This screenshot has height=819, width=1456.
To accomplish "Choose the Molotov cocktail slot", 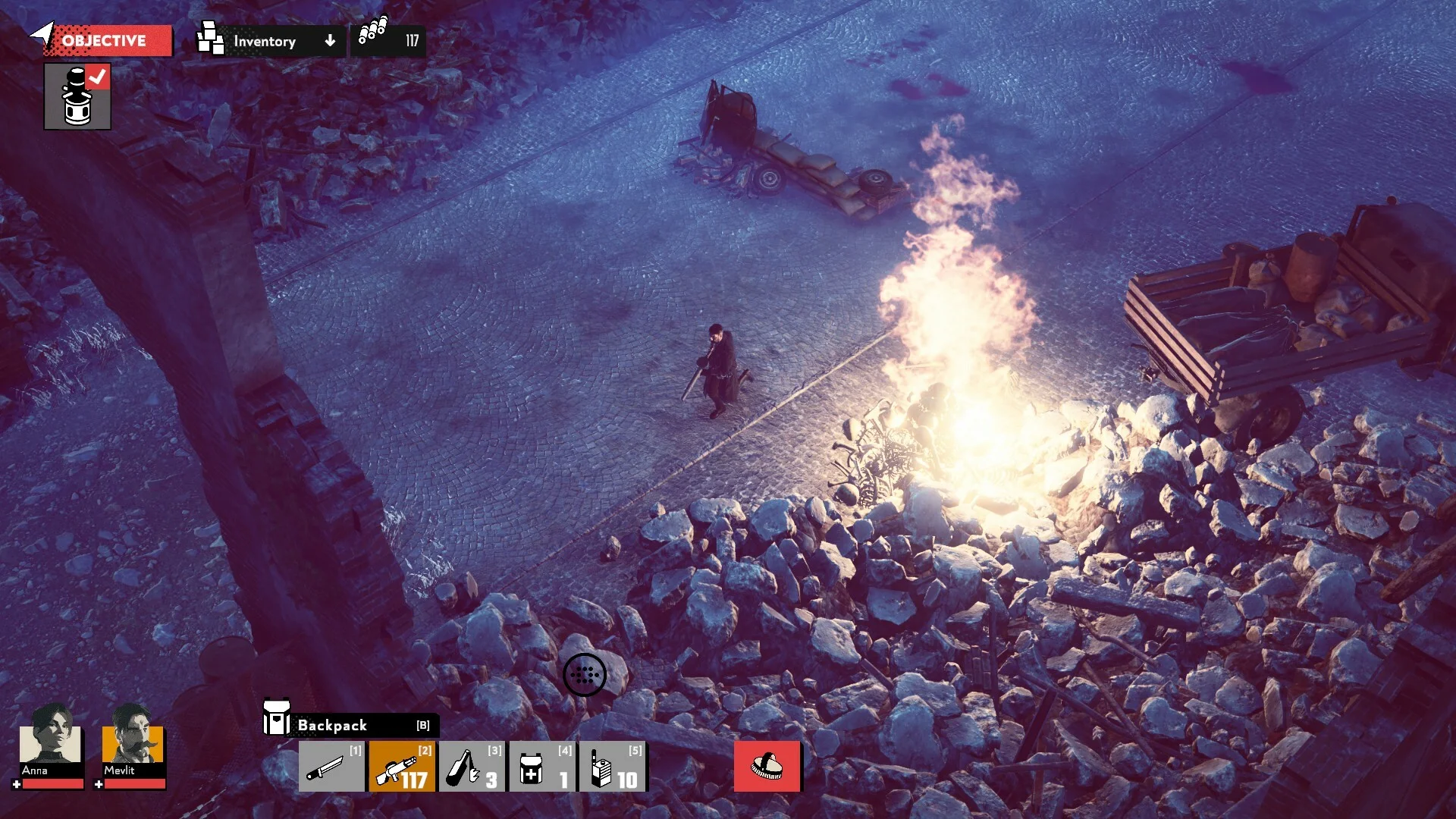I will (472, 767).
